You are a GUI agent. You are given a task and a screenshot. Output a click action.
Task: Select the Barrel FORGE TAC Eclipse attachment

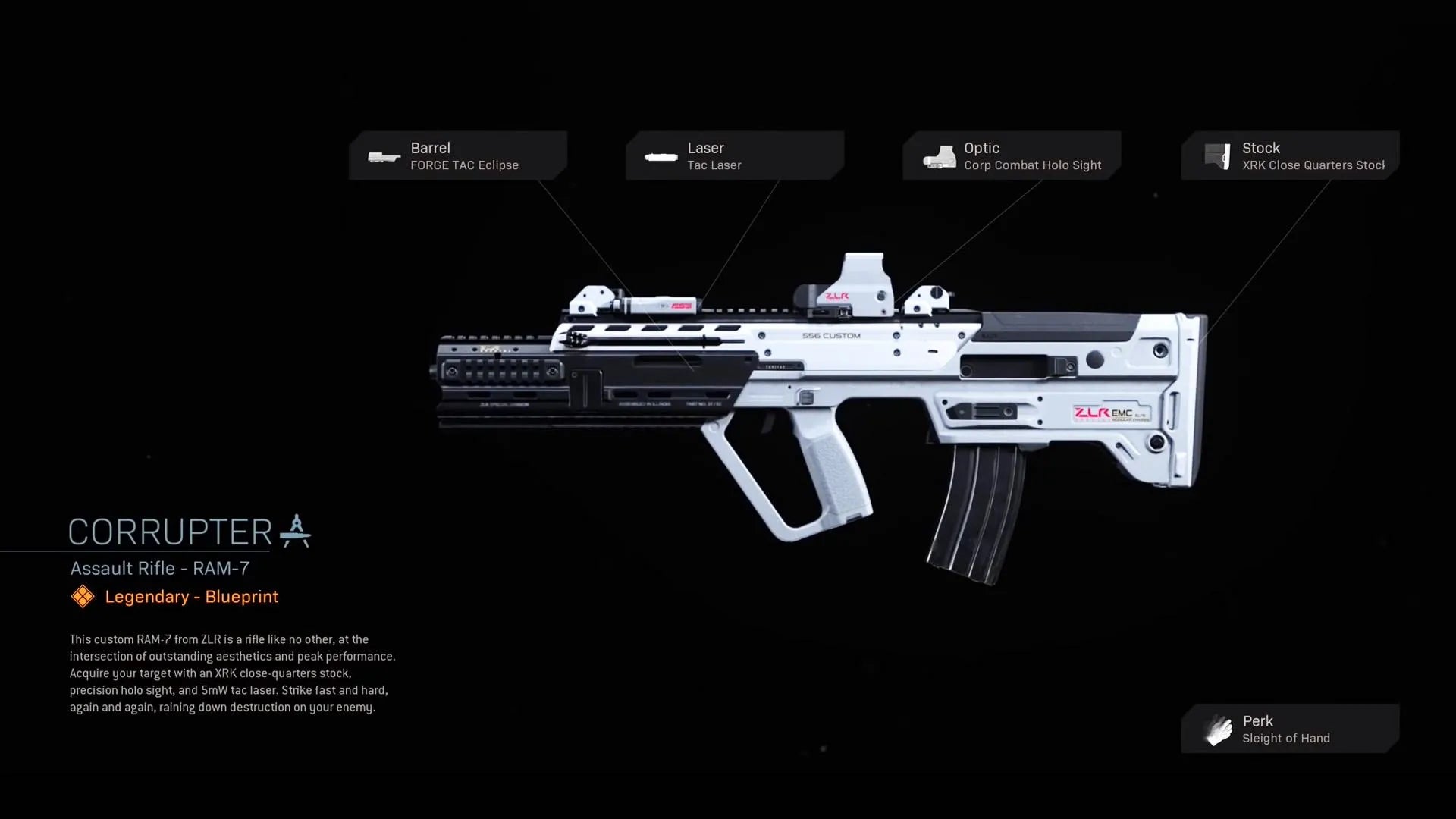tap(458, 155)
